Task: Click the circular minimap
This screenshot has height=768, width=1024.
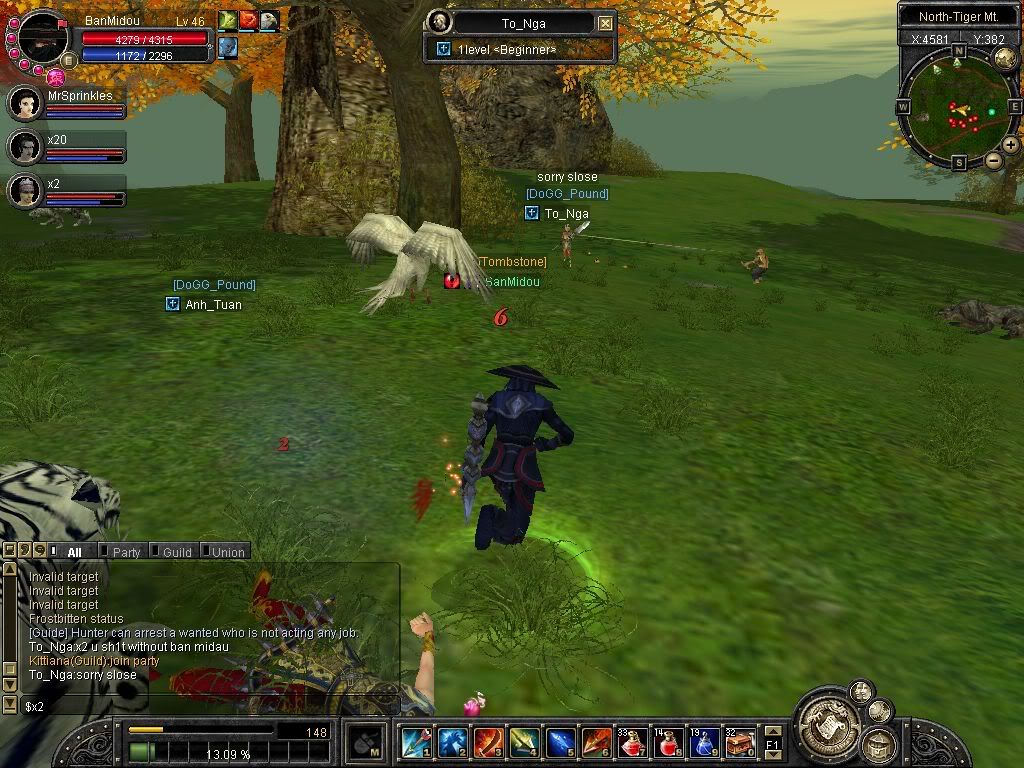Action: pos(958,108)
